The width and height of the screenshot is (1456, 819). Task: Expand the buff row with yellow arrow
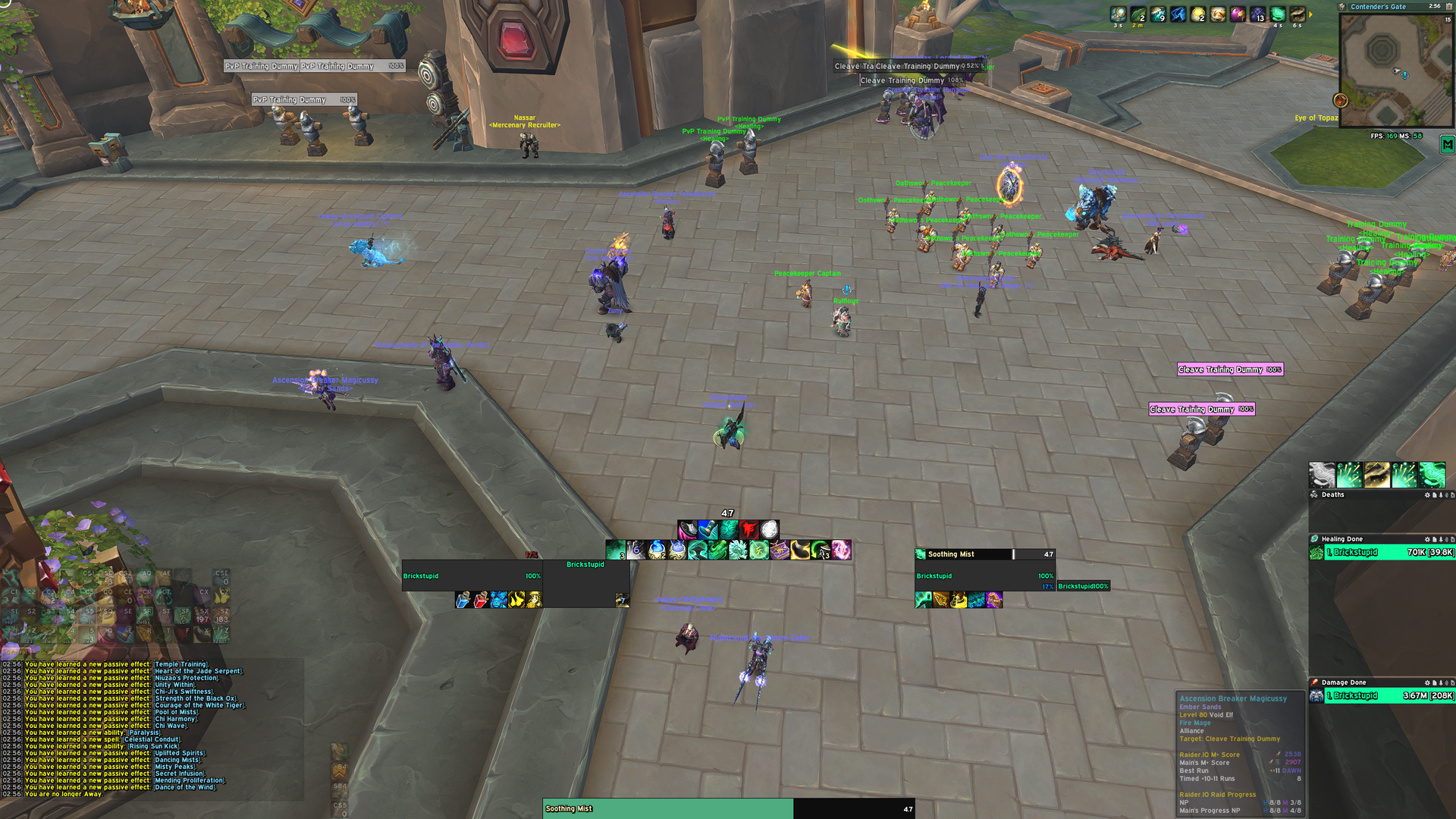1311,14
